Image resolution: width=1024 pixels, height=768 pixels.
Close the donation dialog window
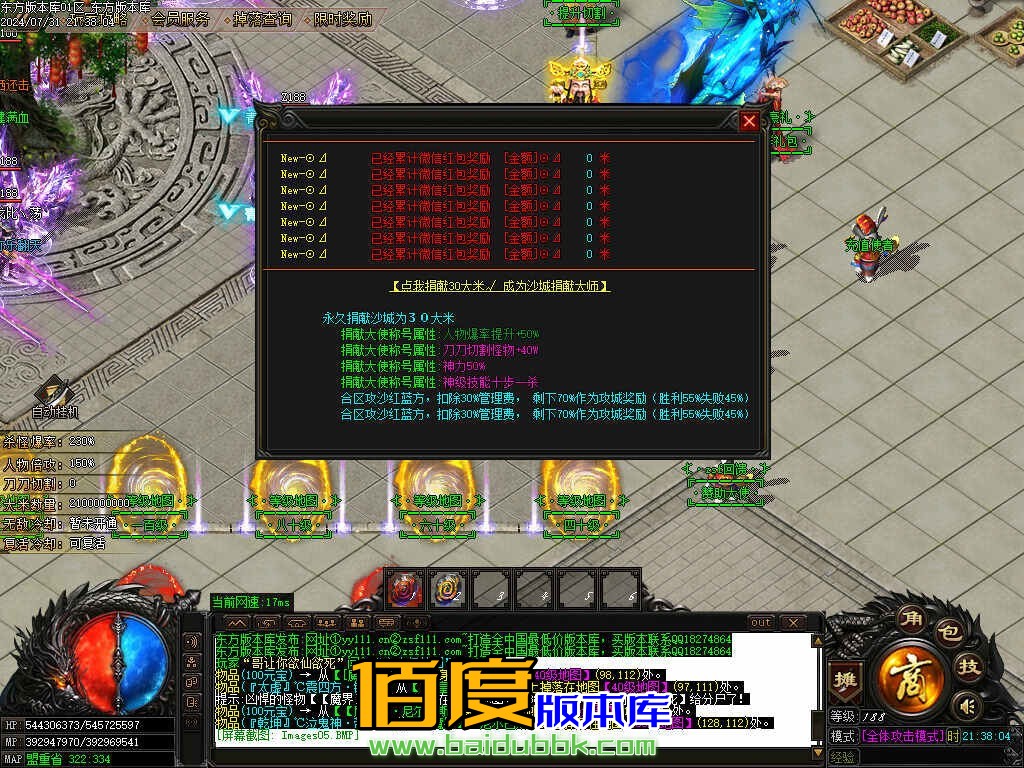click(749, 122)
